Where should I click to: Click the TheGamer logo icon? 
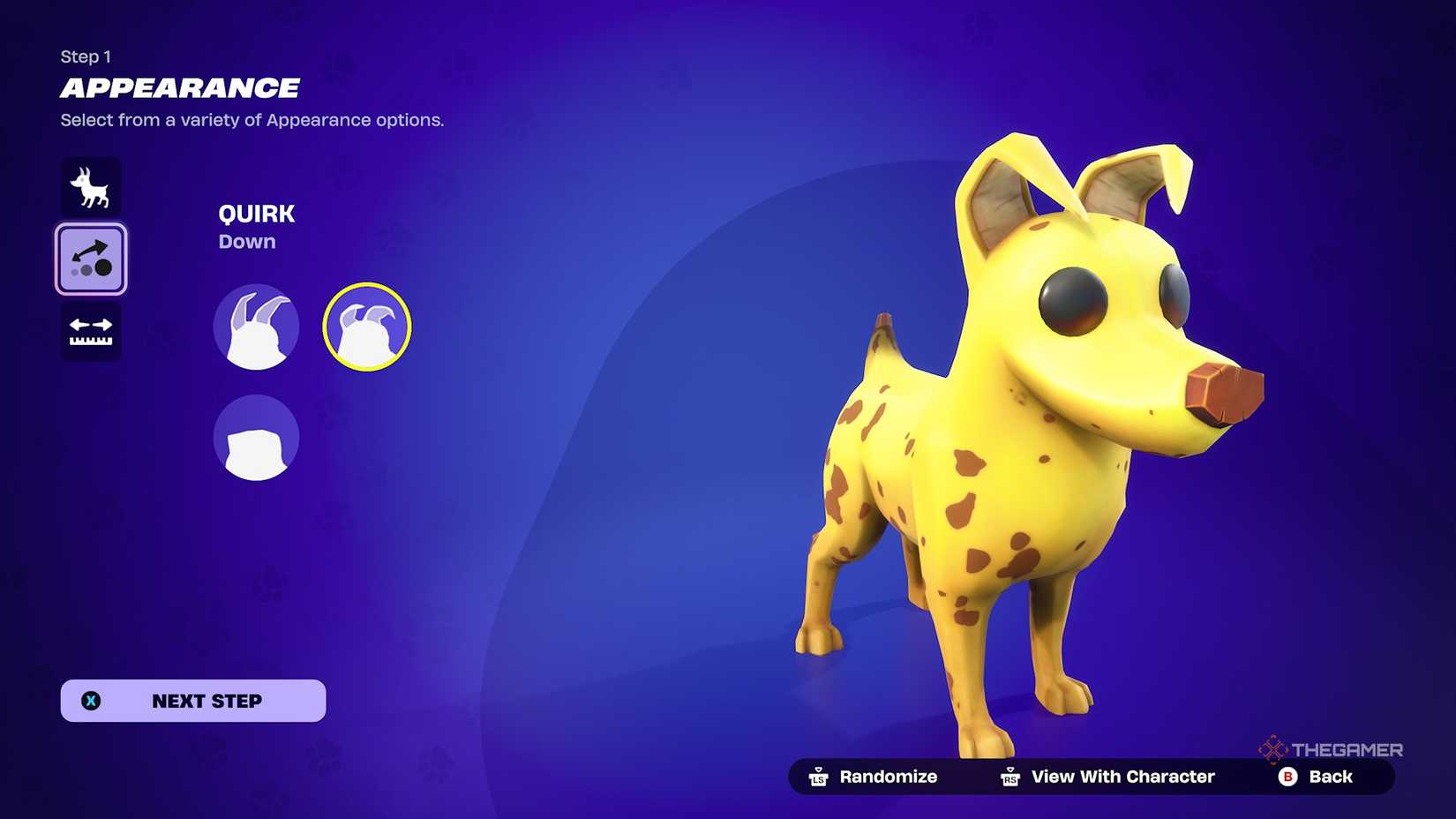[x=1272, y=749]
